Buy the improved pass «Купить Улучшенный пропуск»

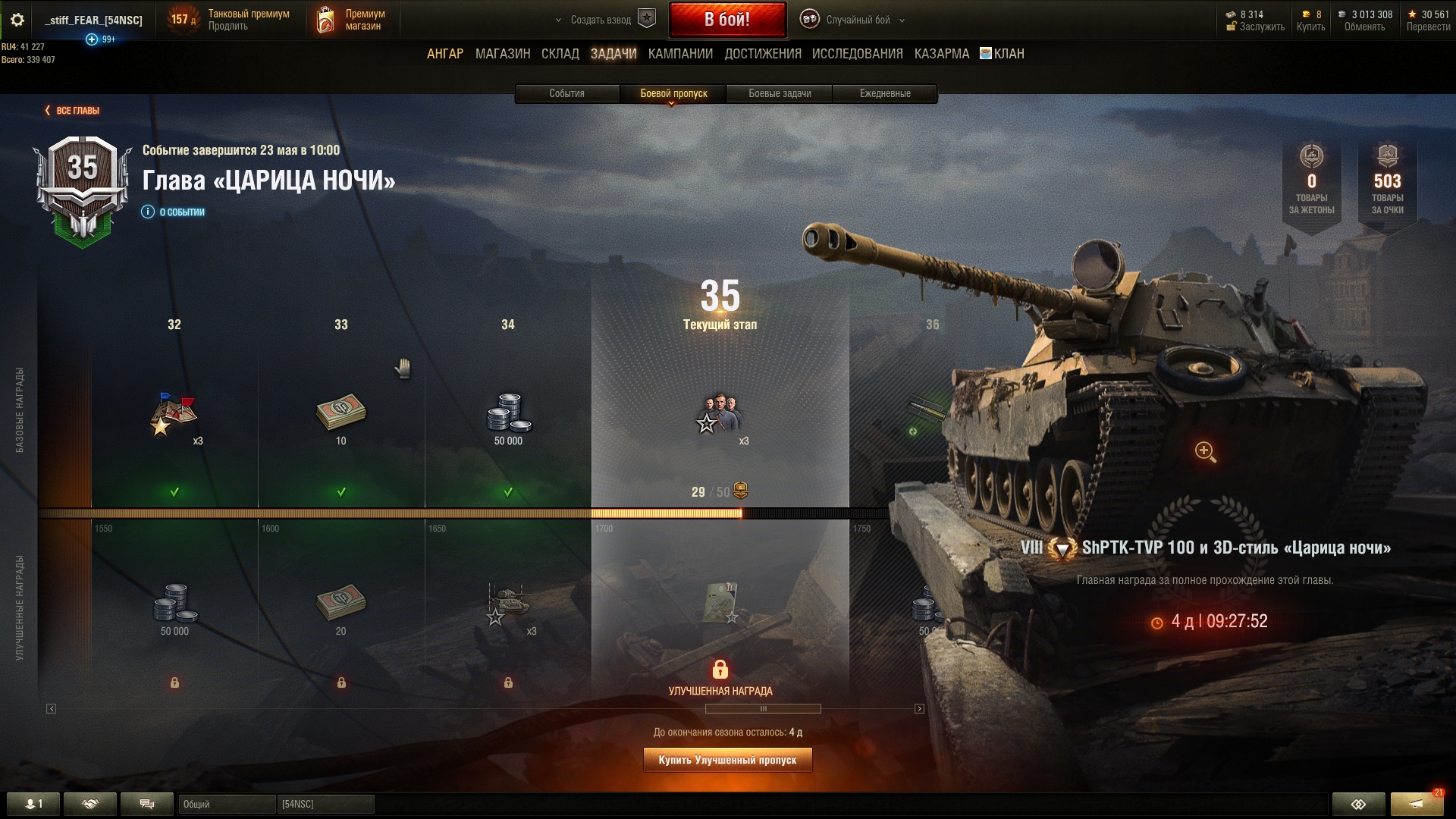point(727,760)
